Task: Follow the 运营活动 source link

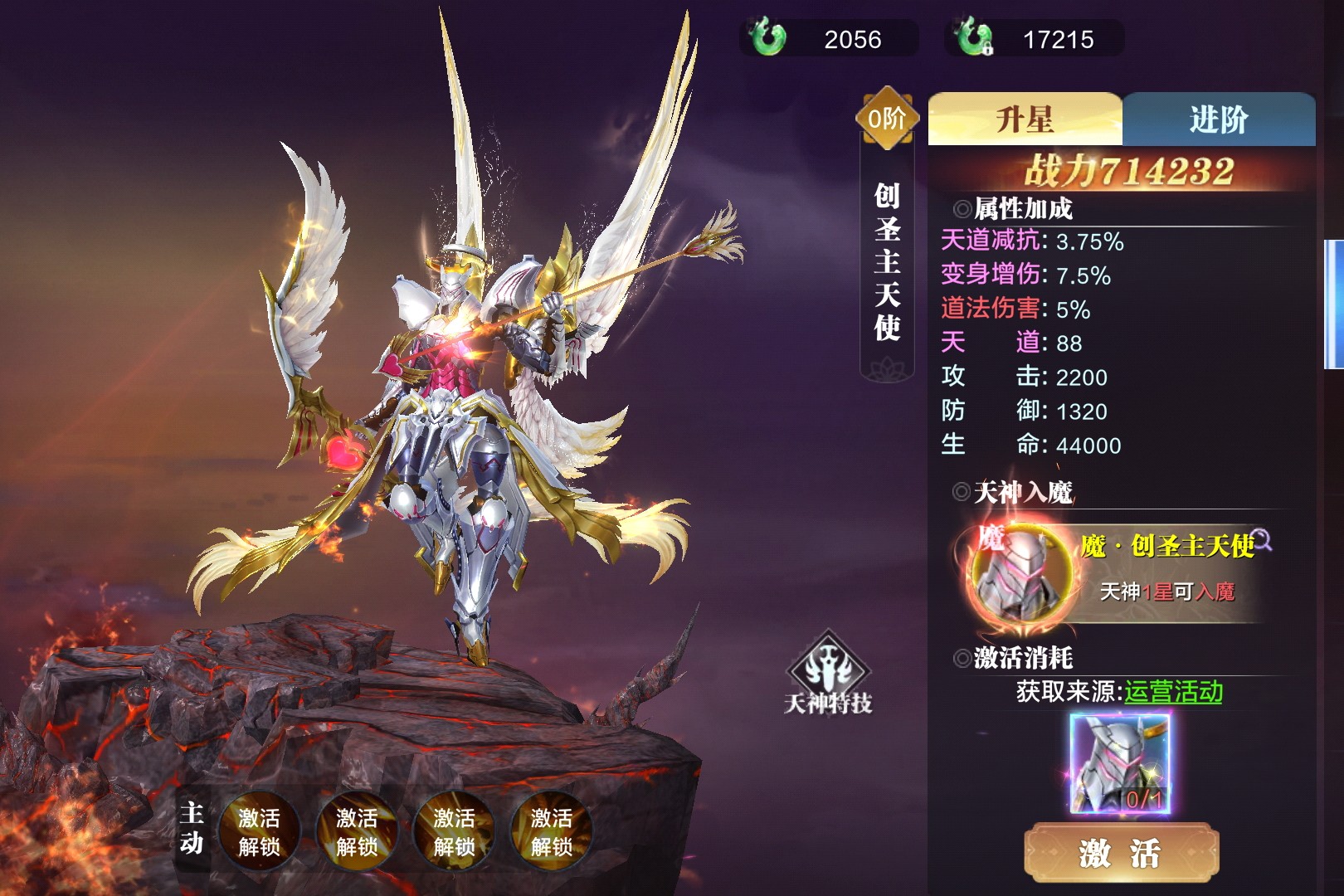Action: [1173, 692]
